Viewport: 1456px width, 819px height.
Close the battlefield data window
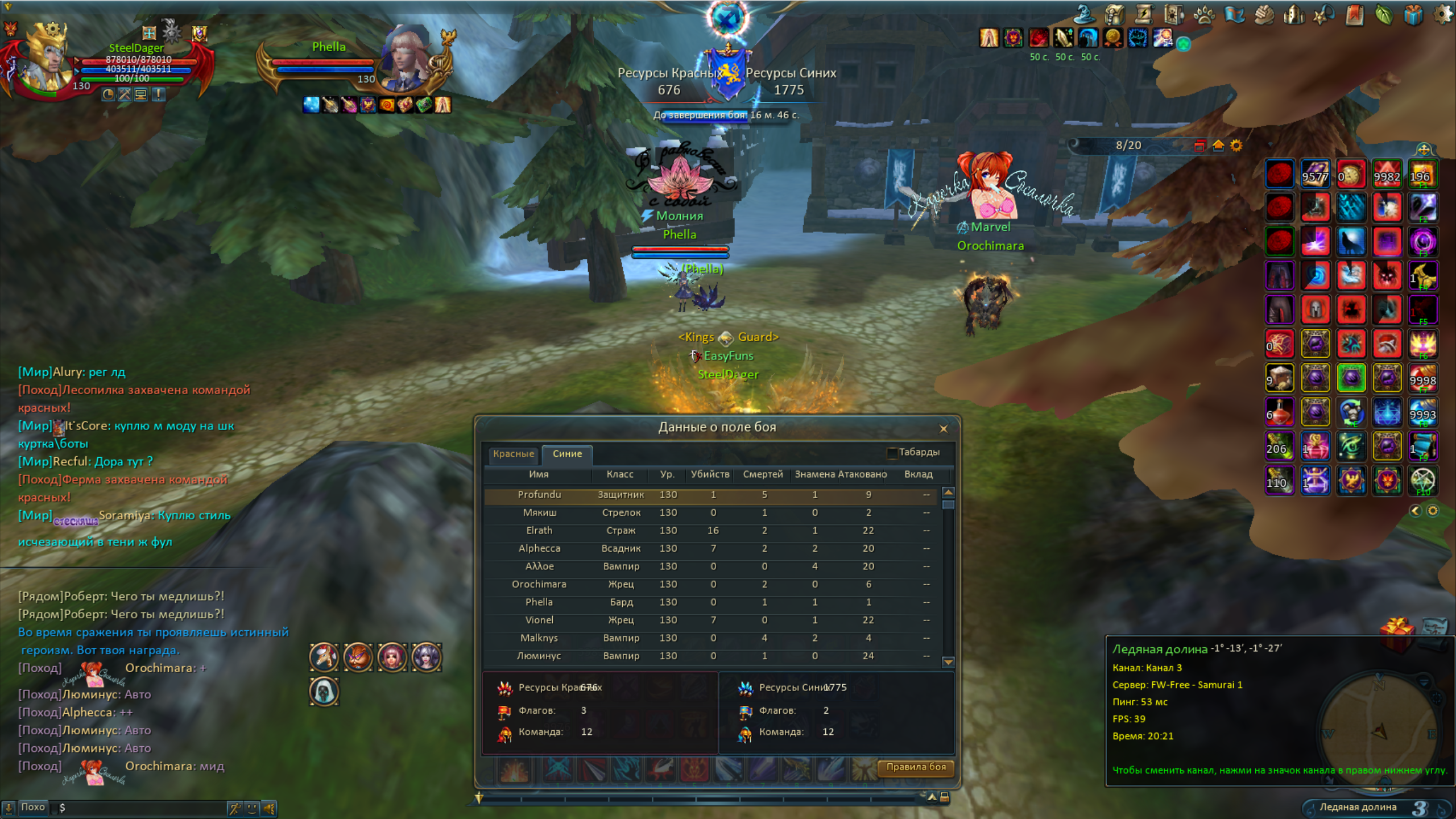[944, 429]
